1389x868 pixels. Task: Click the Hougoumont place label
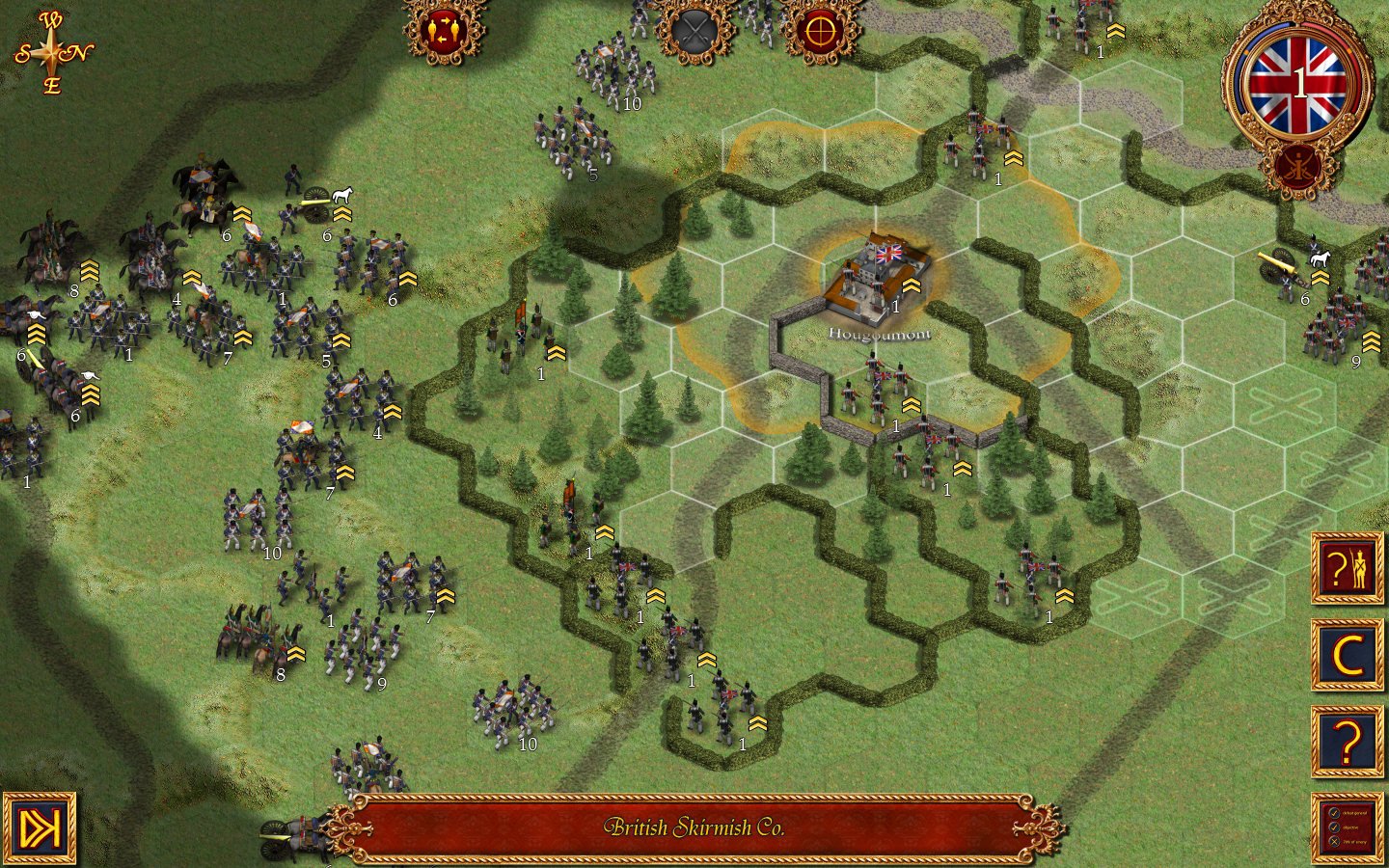(x=881, y=333)
